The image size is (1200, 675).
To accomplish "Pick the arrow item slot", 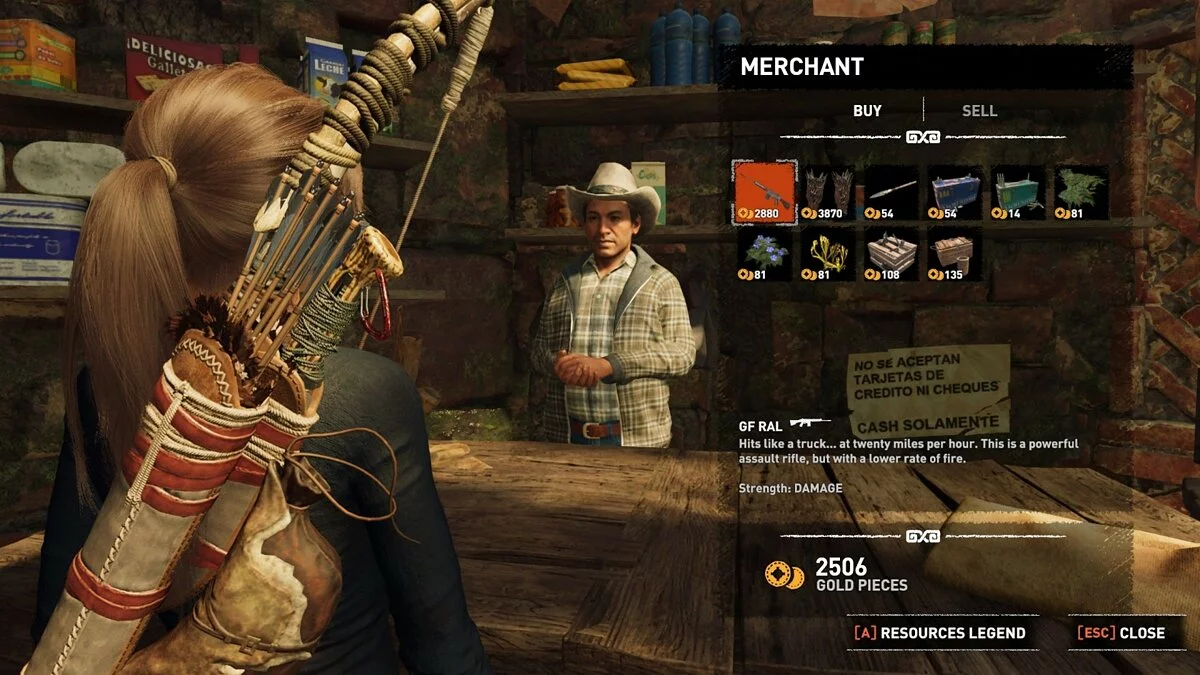I will point(891,192).
